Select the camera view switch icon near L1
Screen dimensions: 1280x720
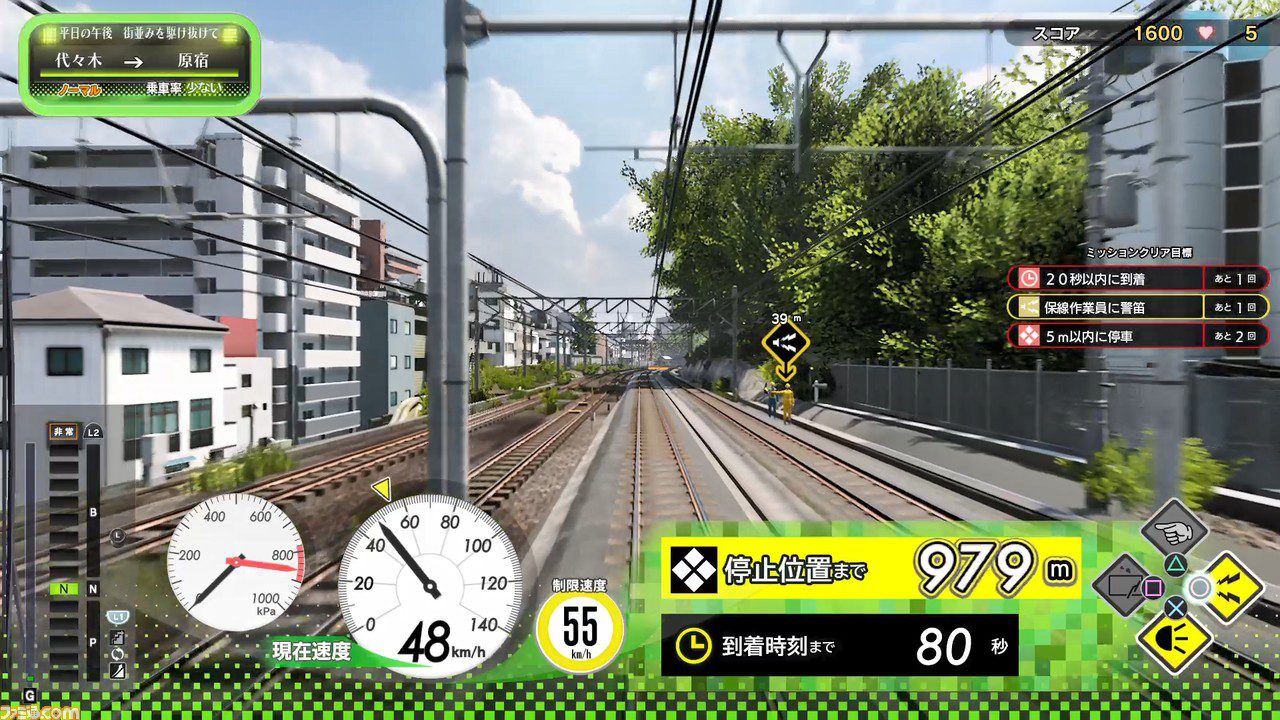117,638
